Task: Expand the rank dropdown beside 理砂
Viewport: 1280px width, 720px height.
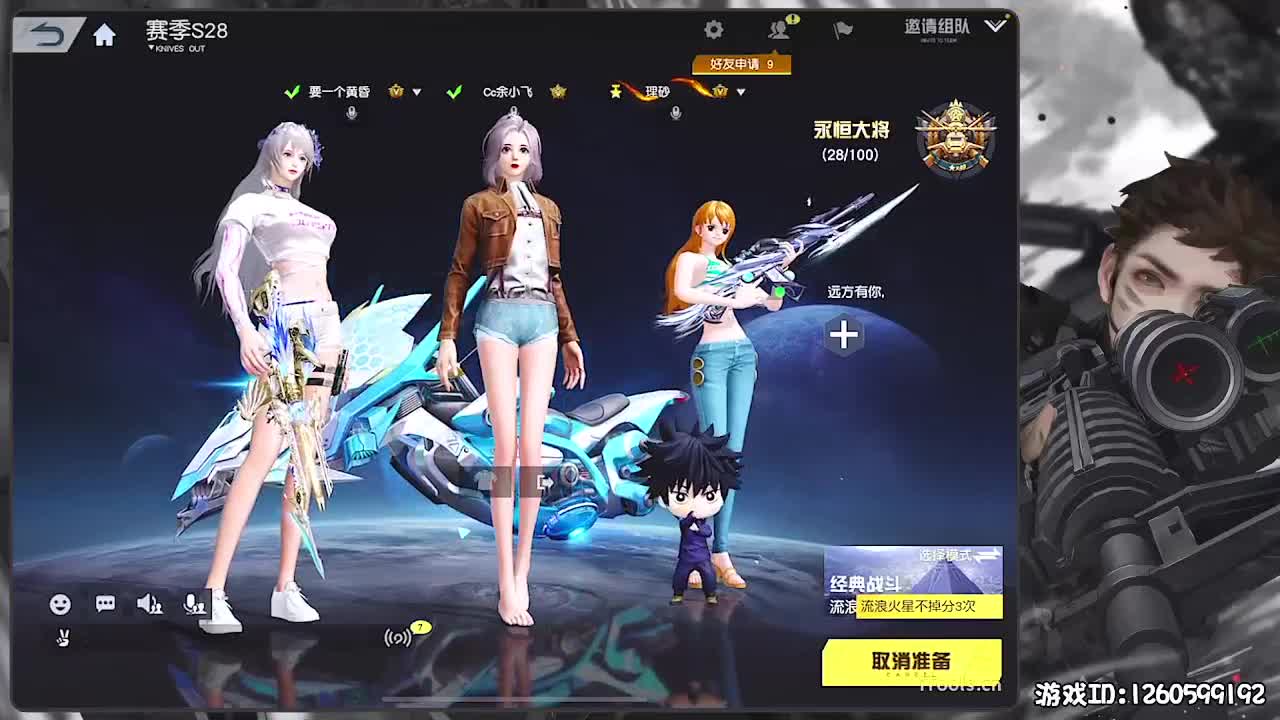Action: click(x=740, y=91)
